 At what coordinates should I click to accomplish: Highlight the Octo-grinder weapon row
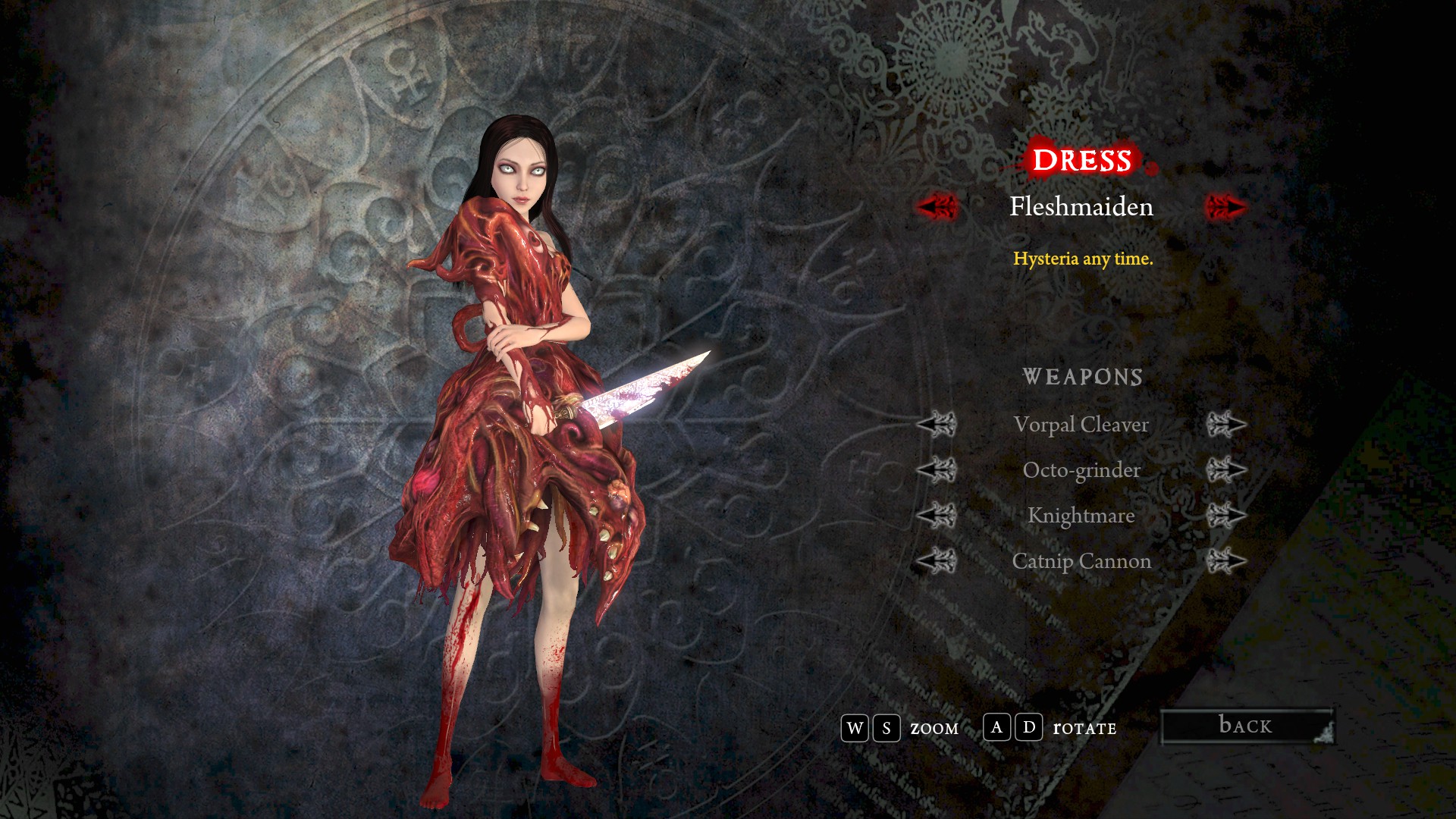tap(1081, 470)
